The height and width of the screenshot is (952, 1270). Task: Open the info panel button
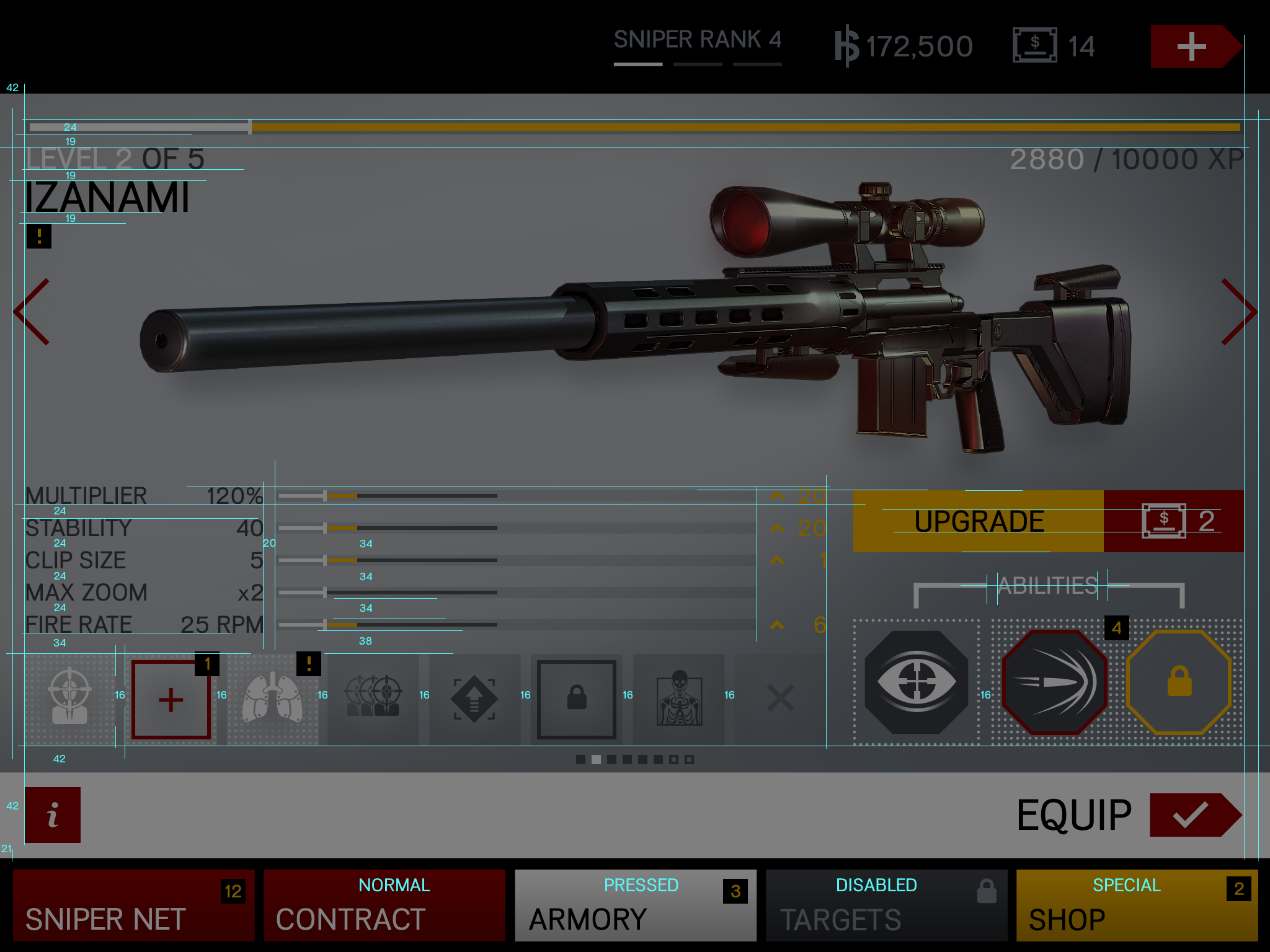53,814
